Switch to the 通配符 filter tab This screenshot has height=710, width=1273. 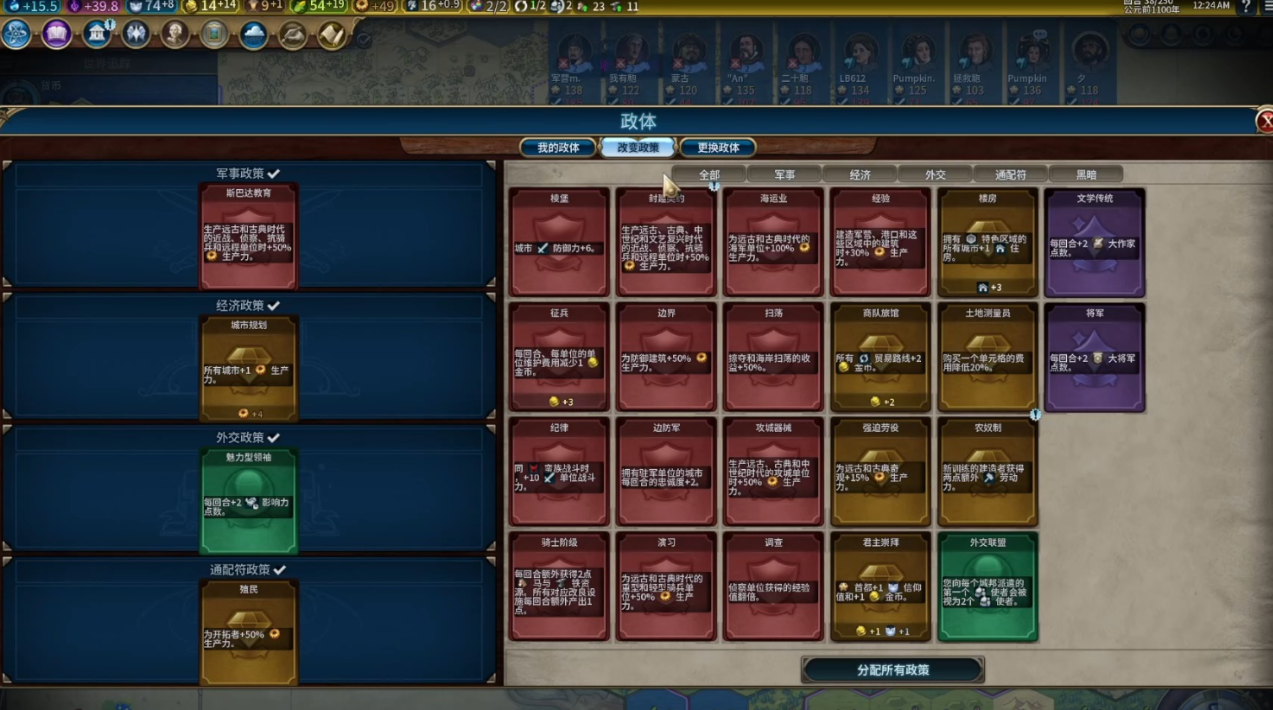click(1010, 175)
